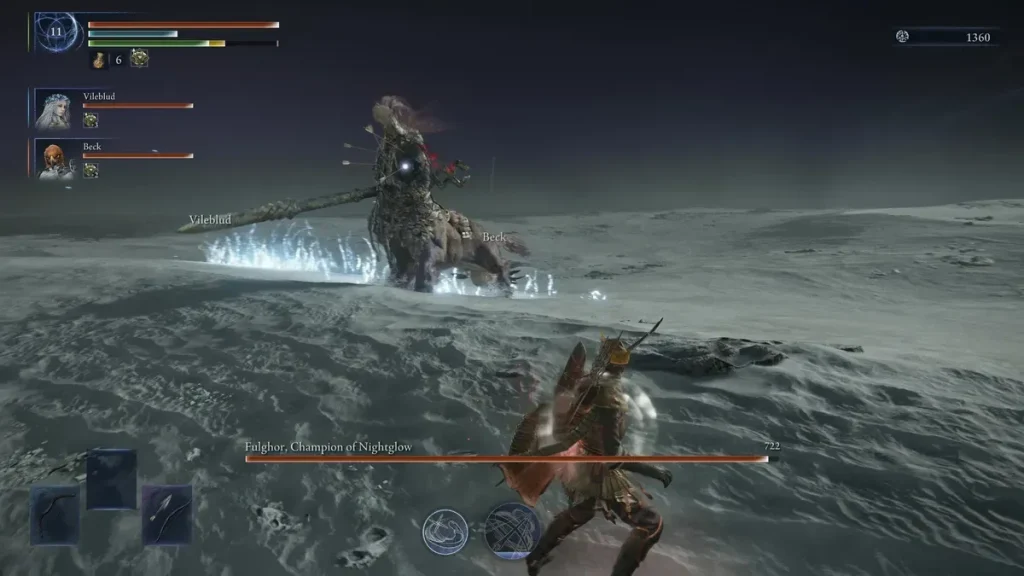Activate the larger round ultimate art icon
The height and width of the screenshot is (576, 1024).
point(513,530)
